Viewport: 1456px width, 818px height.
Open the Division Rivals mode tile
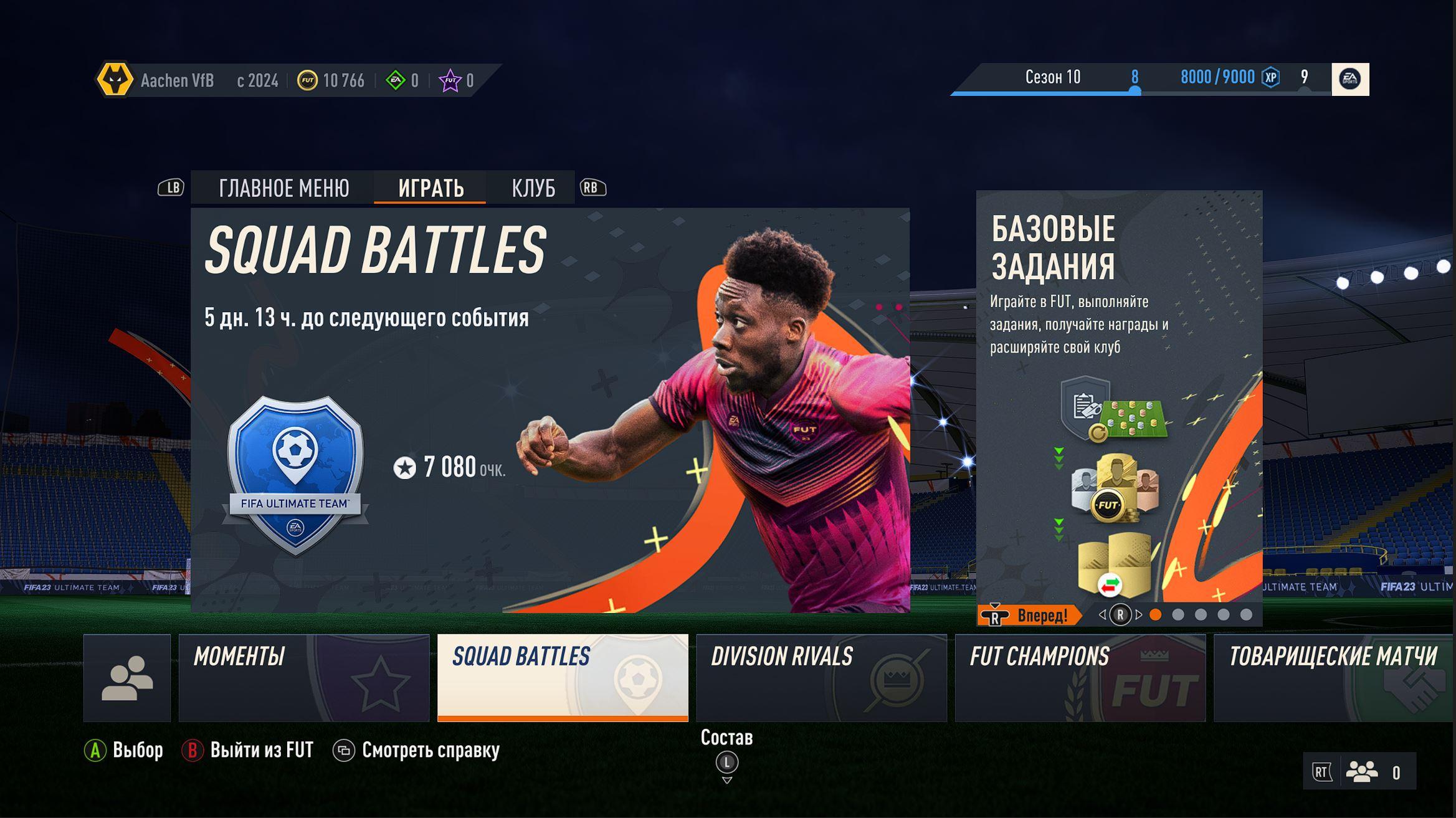tap(821, 678)
